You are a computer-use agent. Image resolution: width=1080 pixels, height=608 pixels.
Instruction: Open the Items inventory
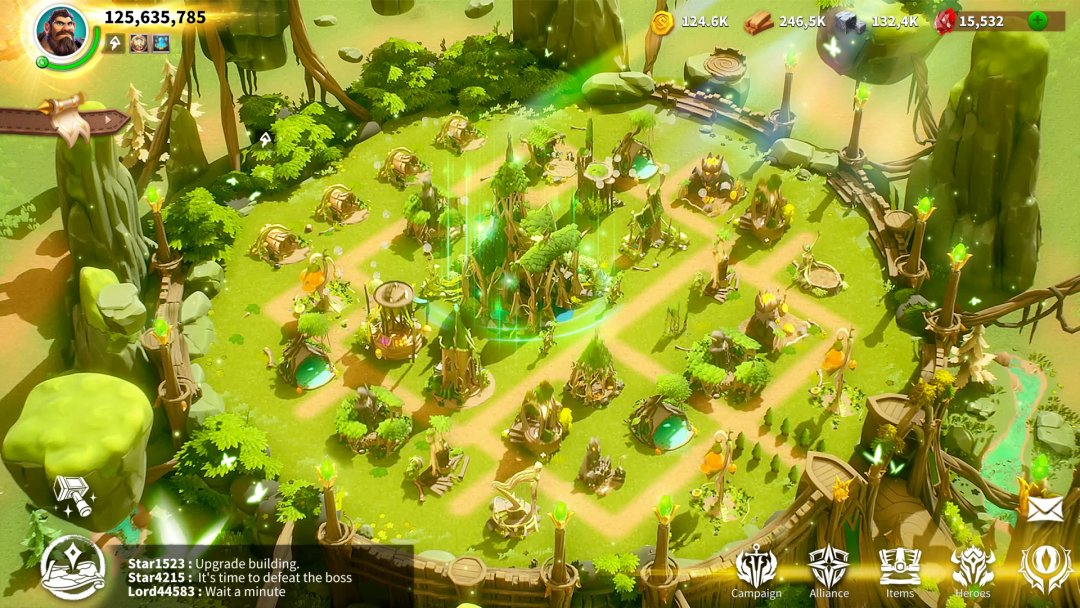click(900, 570)
